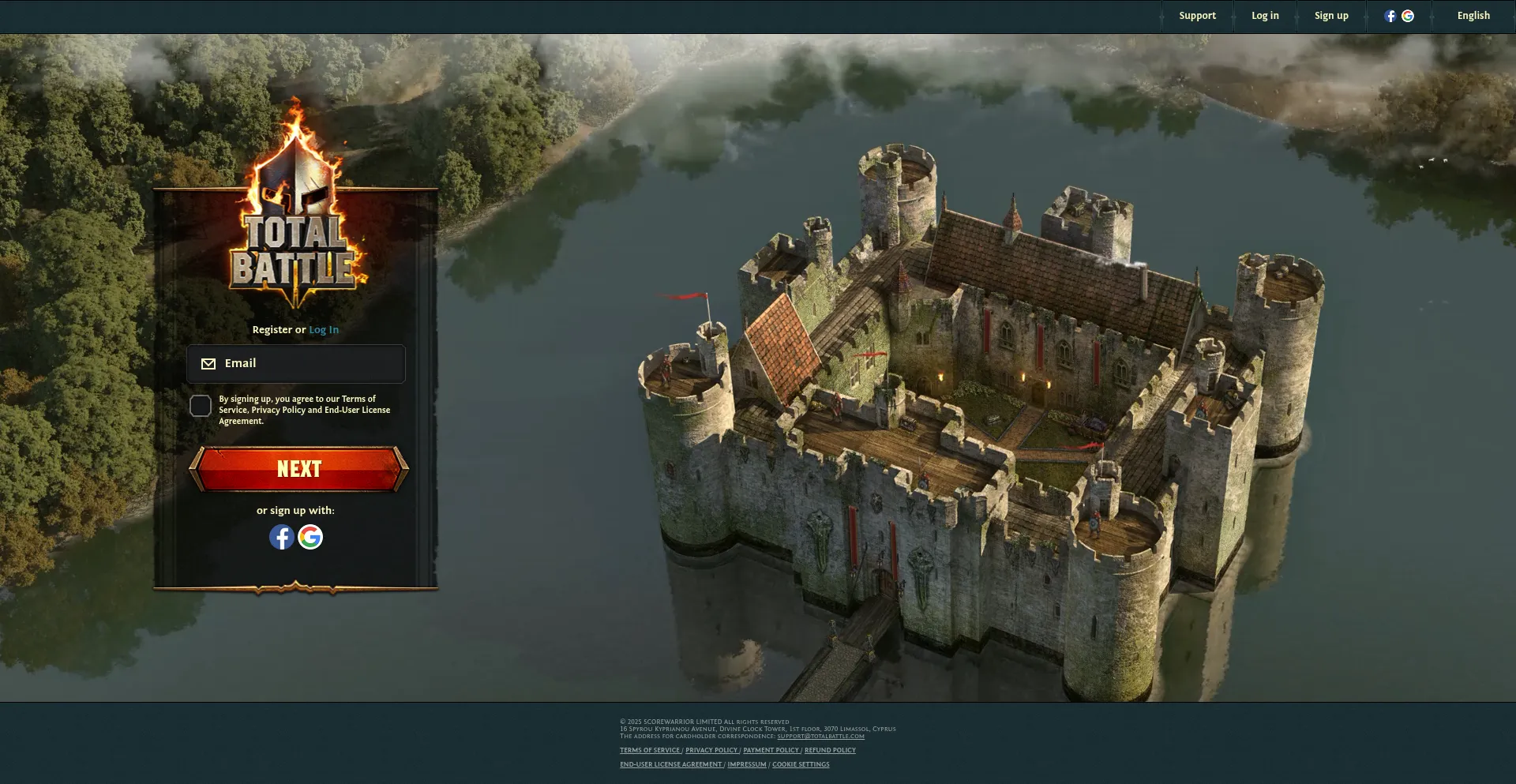This screenshot has height=784, width=1516.
Task: Open Cookie Settings in the footer
Action: 801,765
